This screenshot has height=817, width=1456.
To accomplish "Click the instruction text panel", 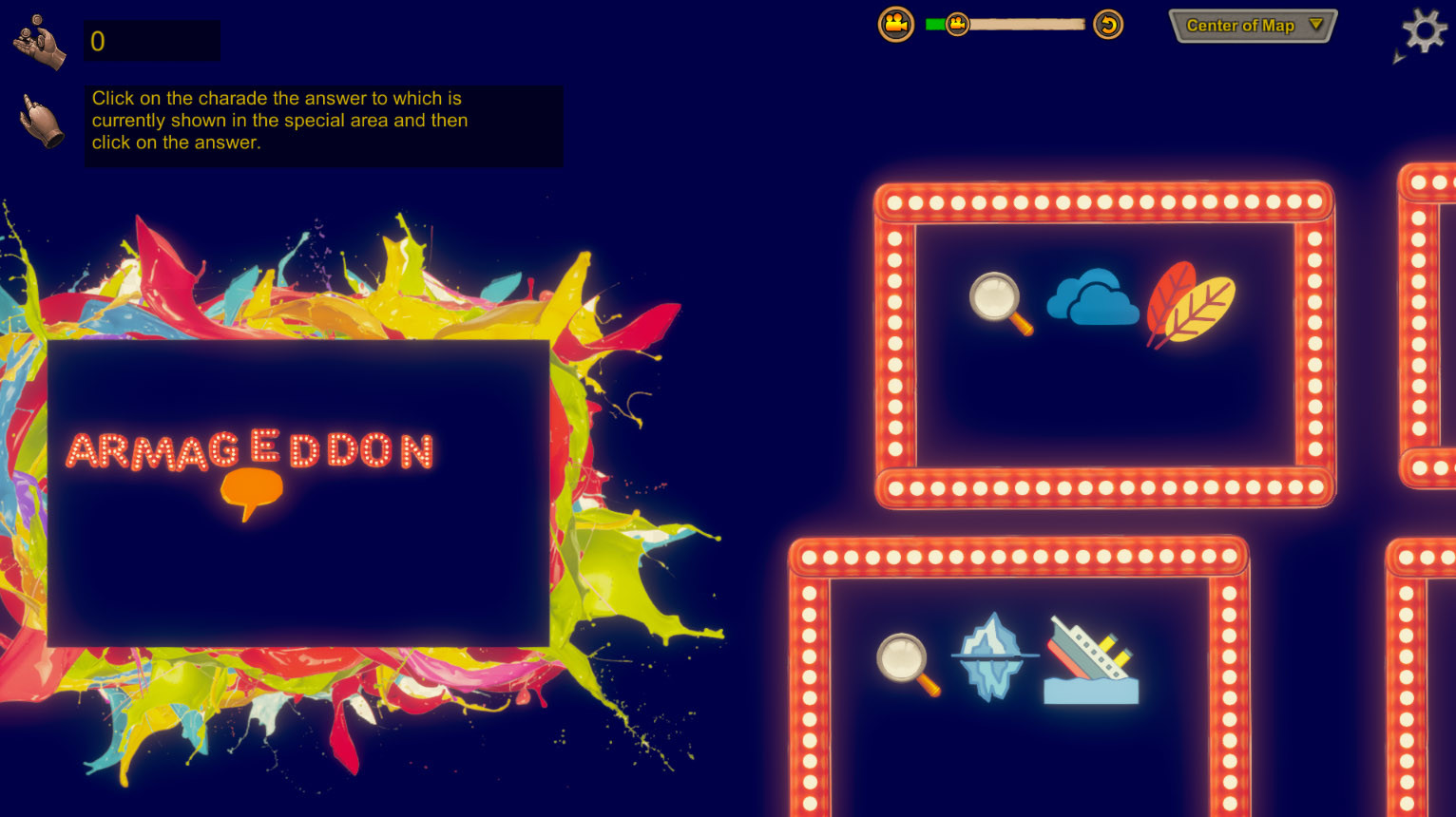I will (322, 124).
